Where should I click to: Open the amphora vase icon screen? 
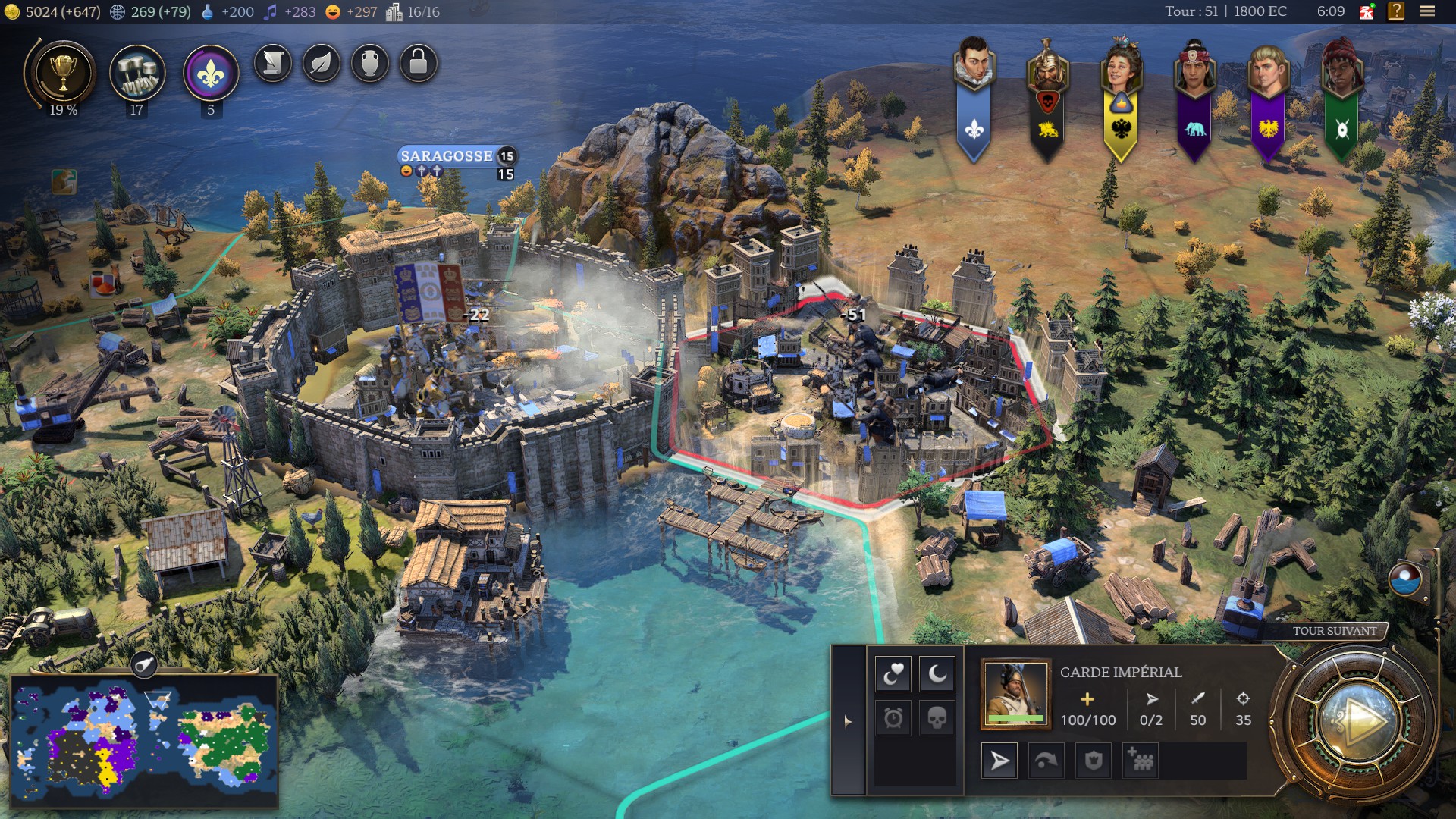point(370,63)
